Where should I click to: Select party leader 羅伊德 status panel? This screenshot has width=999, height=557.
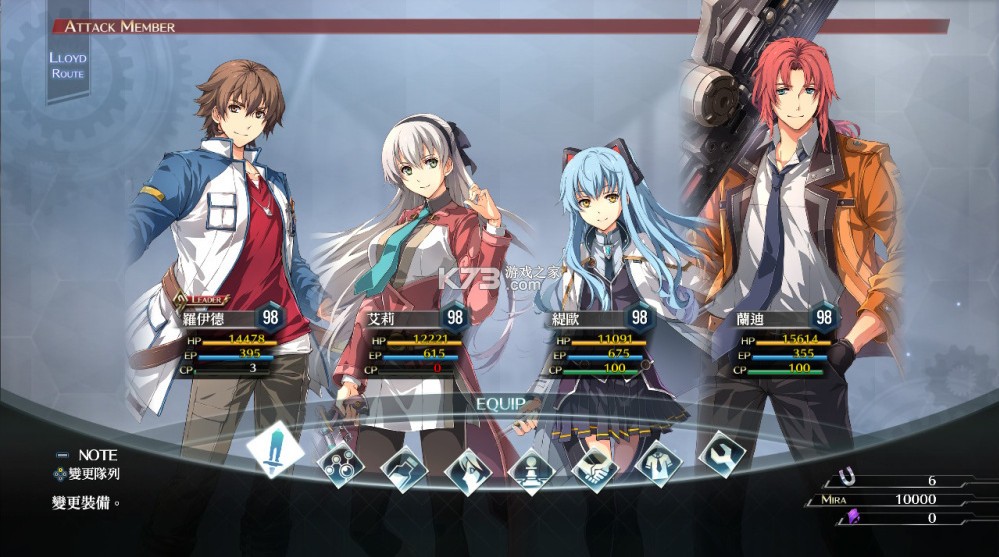(x=232, y=340)
